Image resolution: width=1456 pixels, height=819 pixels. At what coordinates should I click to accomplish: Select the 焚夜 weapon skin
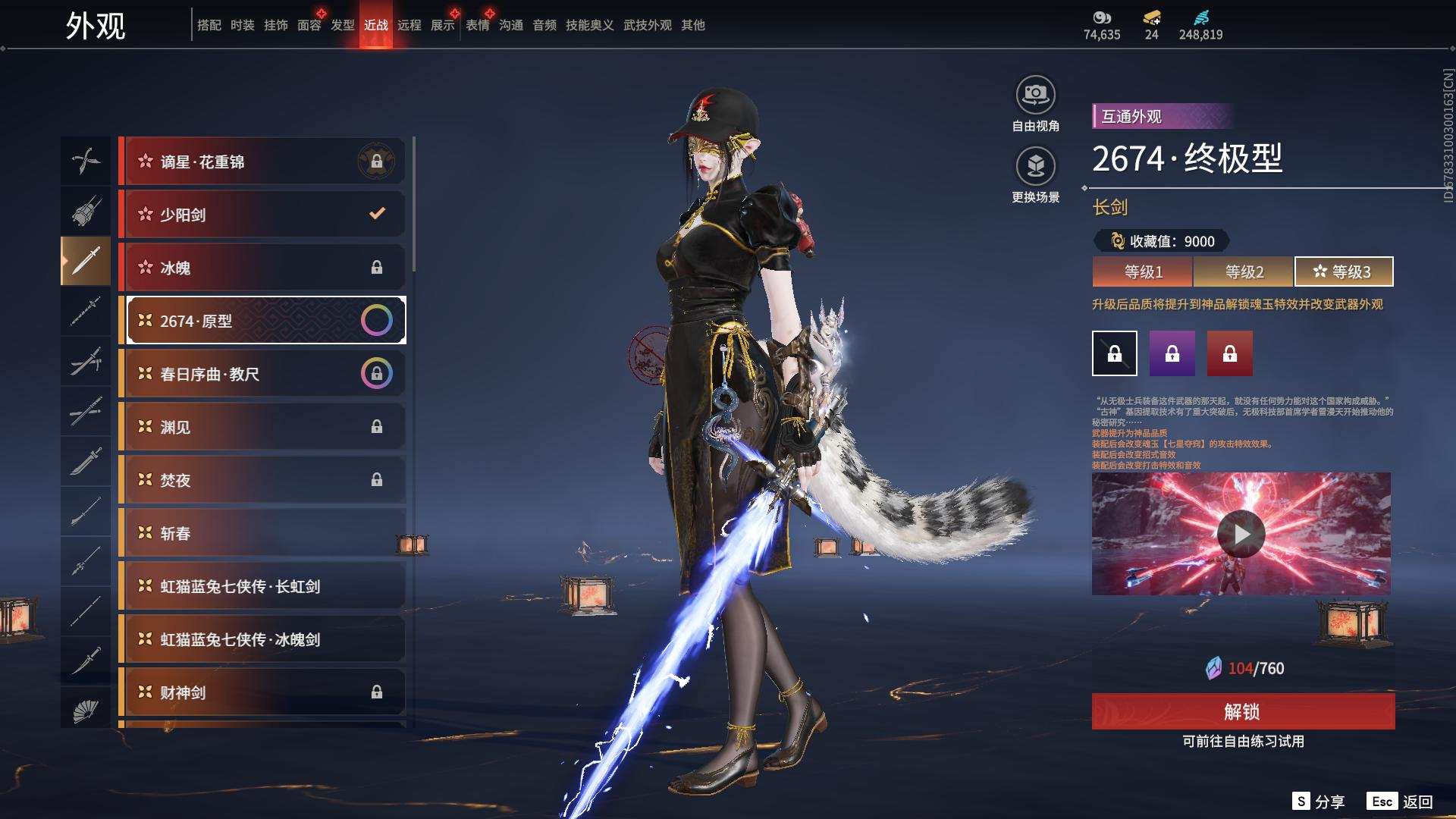coord(262,480)
